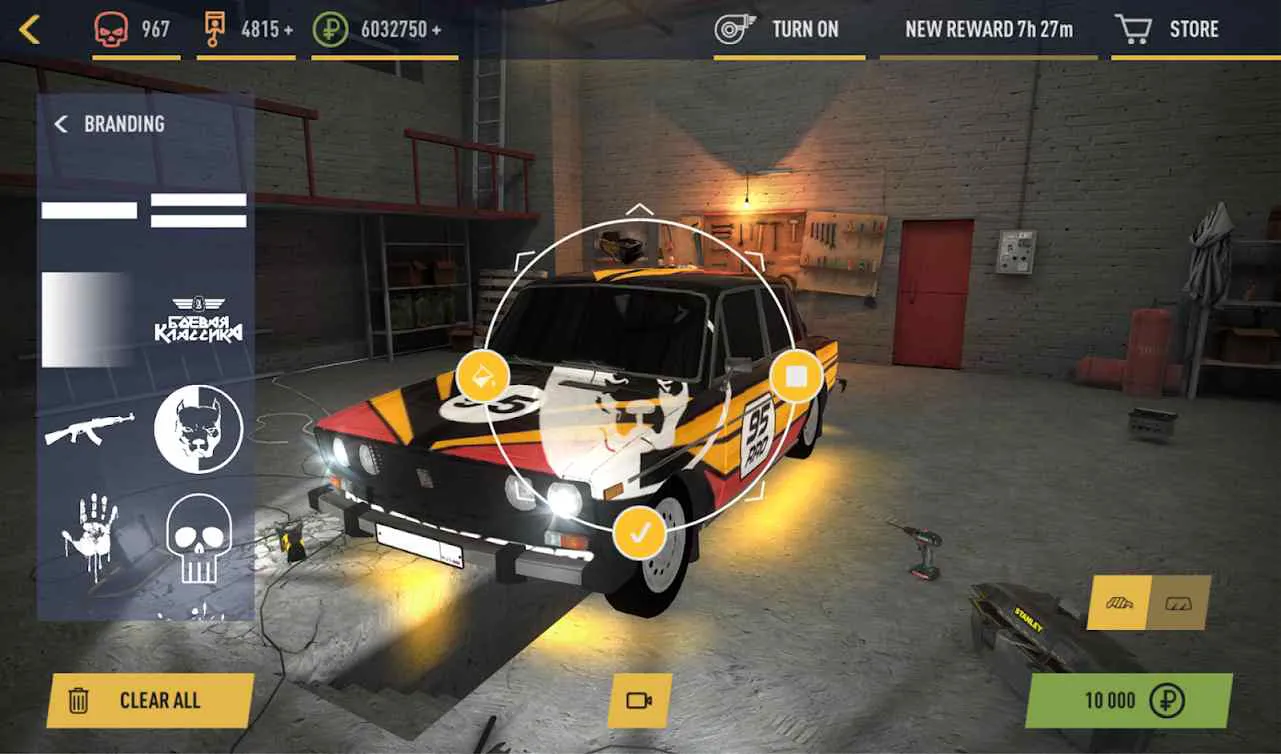Go back using the Branding back chevron
Image resolution: width=1281 pixels, height=754 pixels.
tap(60, 124)
